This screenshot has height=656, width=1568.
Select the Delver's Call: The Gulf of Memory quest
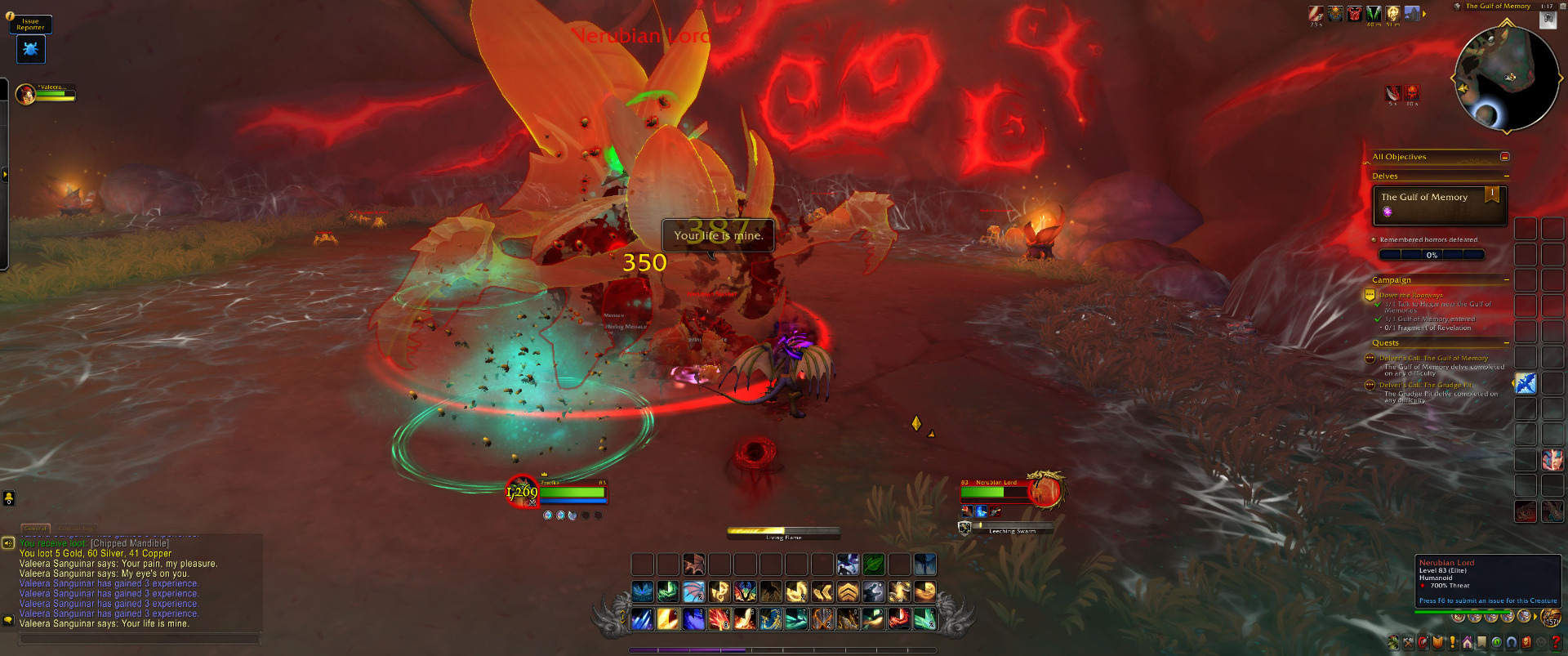[1433, 358]
